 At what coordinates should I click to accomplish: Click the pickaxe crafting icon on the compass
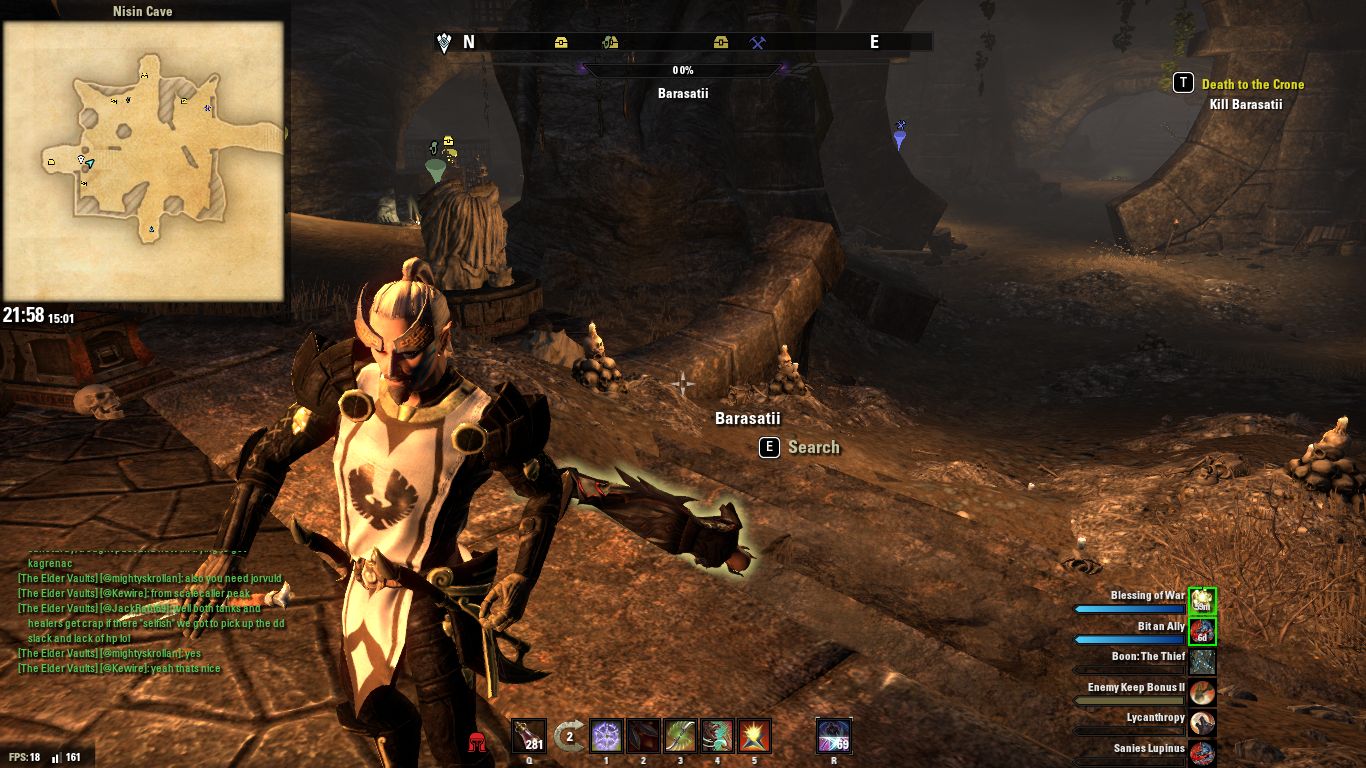[757, 42]
